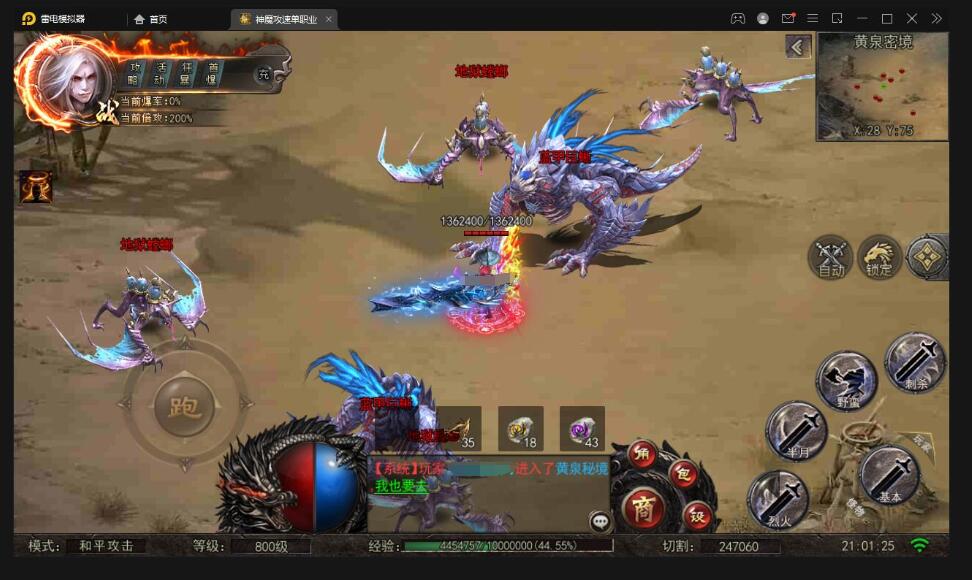The image size is (972, 580).
Task: Click the 充 recharge button
Action: click(263, 74)
